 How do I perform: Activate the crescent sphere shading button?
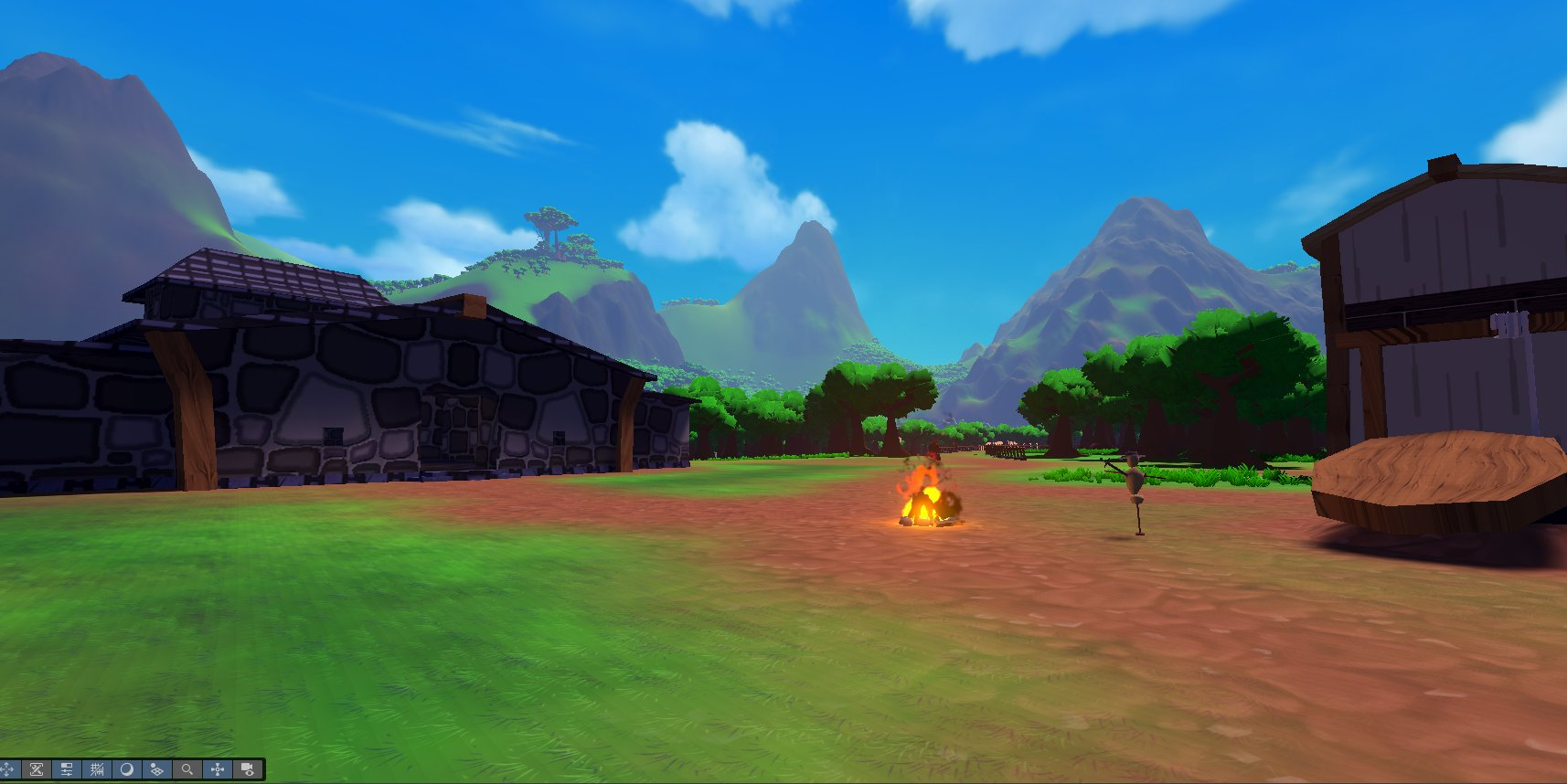pyautogui.click(x=127, y=769)
